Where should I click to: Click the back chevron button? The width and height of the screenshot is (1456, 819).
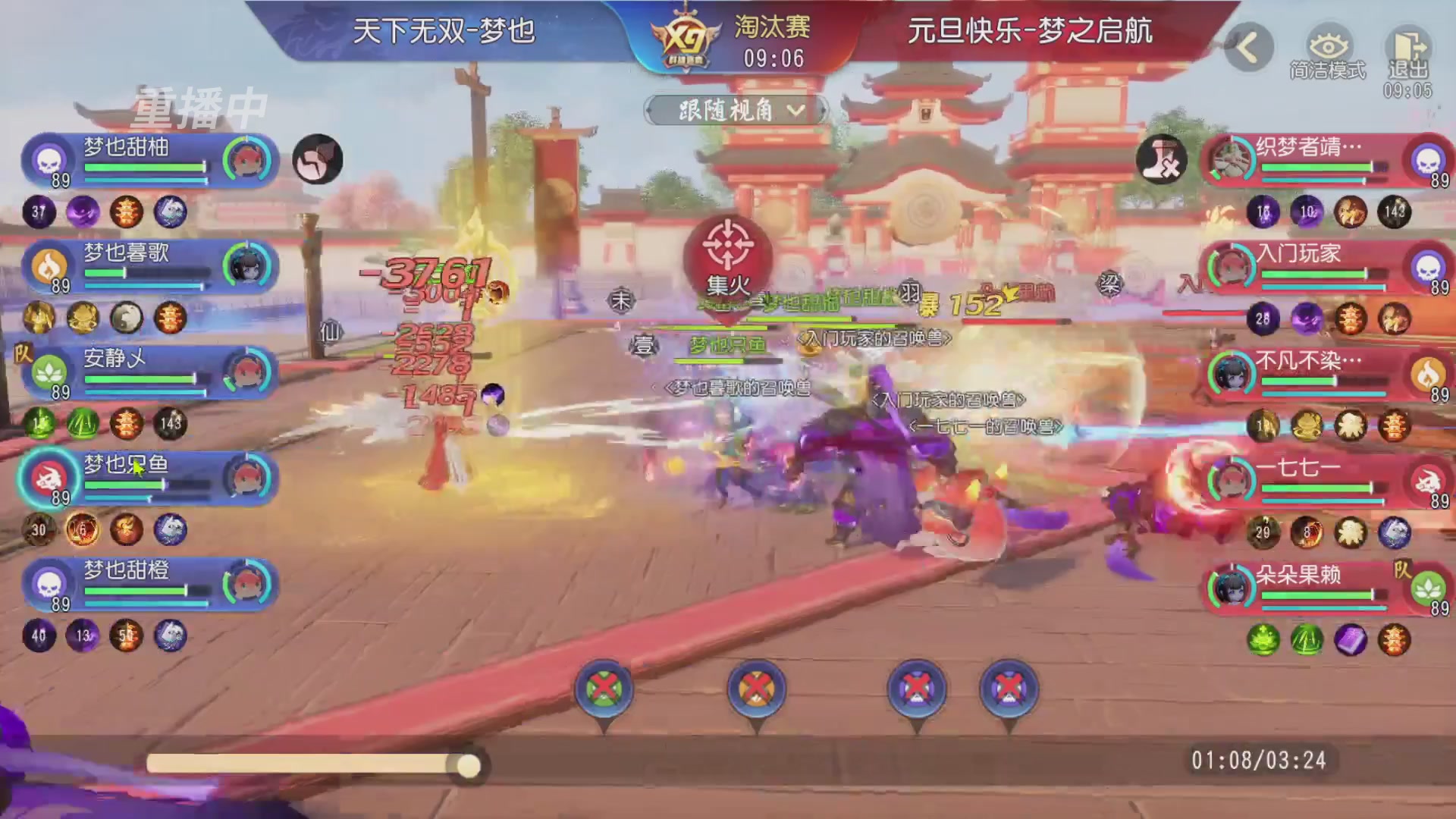pos(1250,45)
